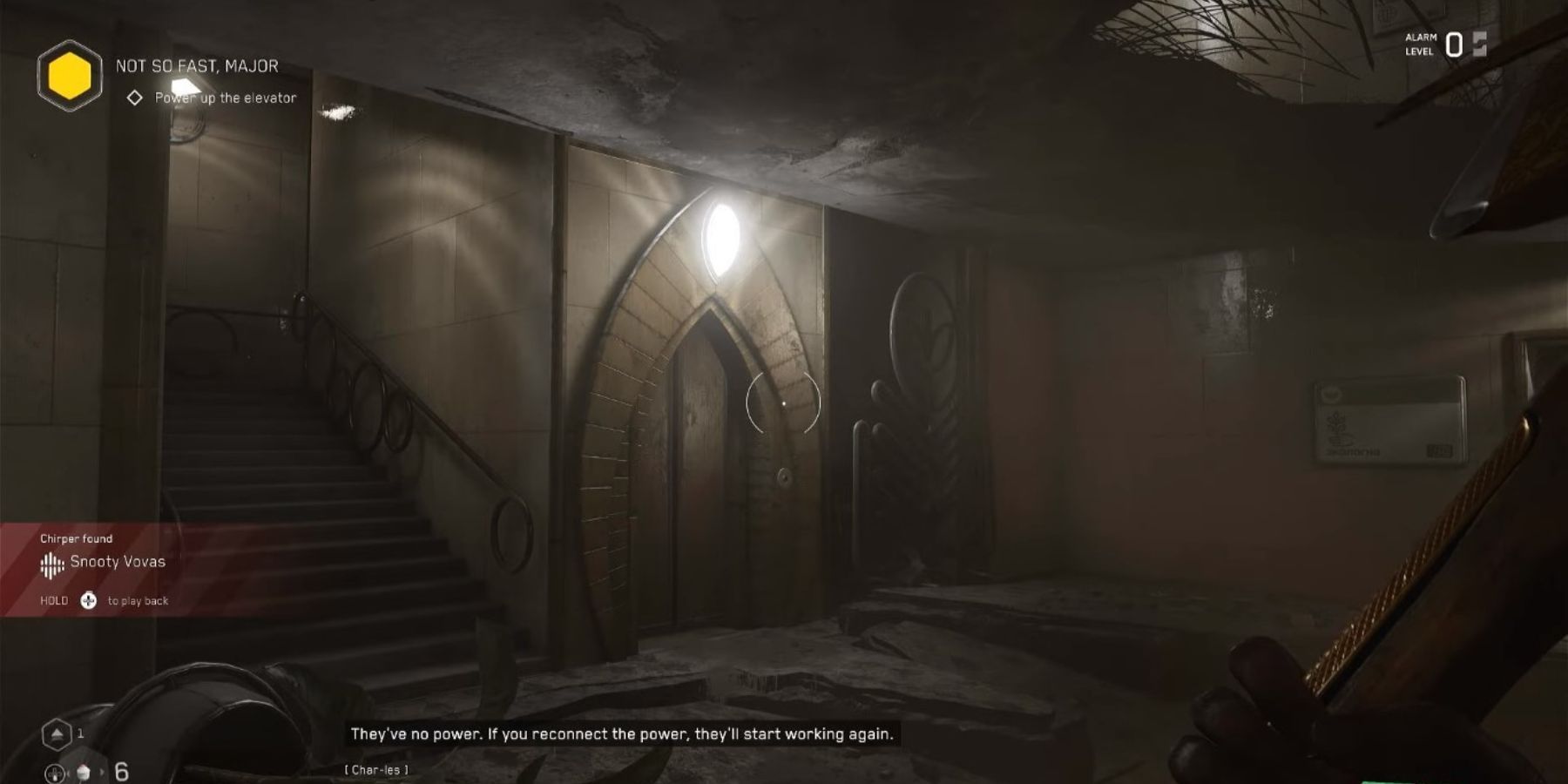Click the left arrow beside the consumable icon
Image resolution: width=1568 pixels, height=784 pixels.
tap(68, 774)
